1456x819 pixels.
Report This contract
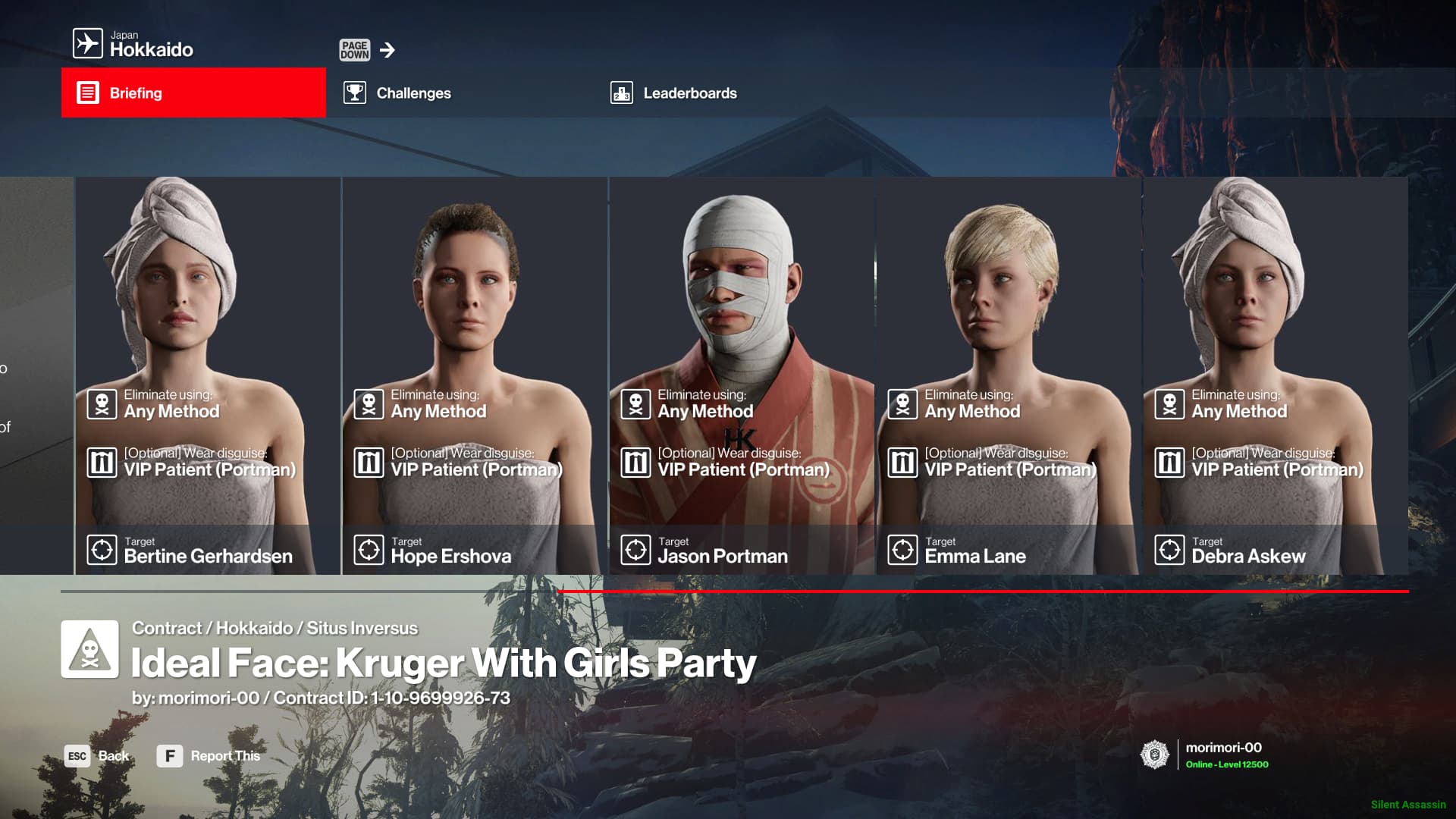209,756
